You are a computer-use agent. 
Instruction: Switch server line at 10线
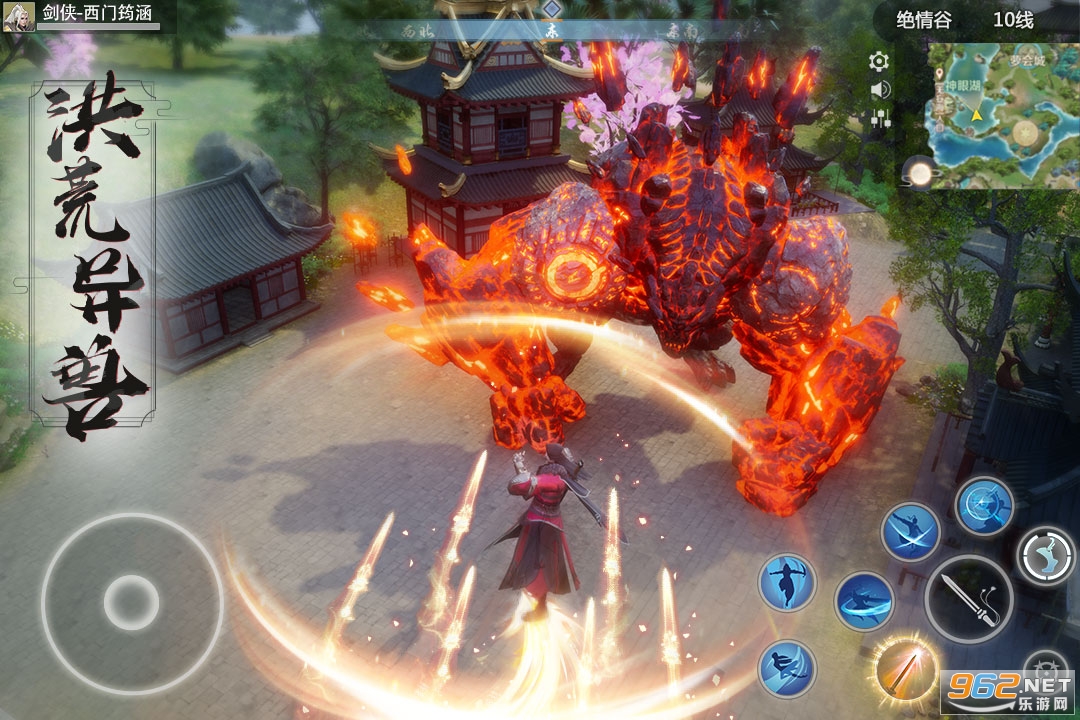click(1012, 19)
